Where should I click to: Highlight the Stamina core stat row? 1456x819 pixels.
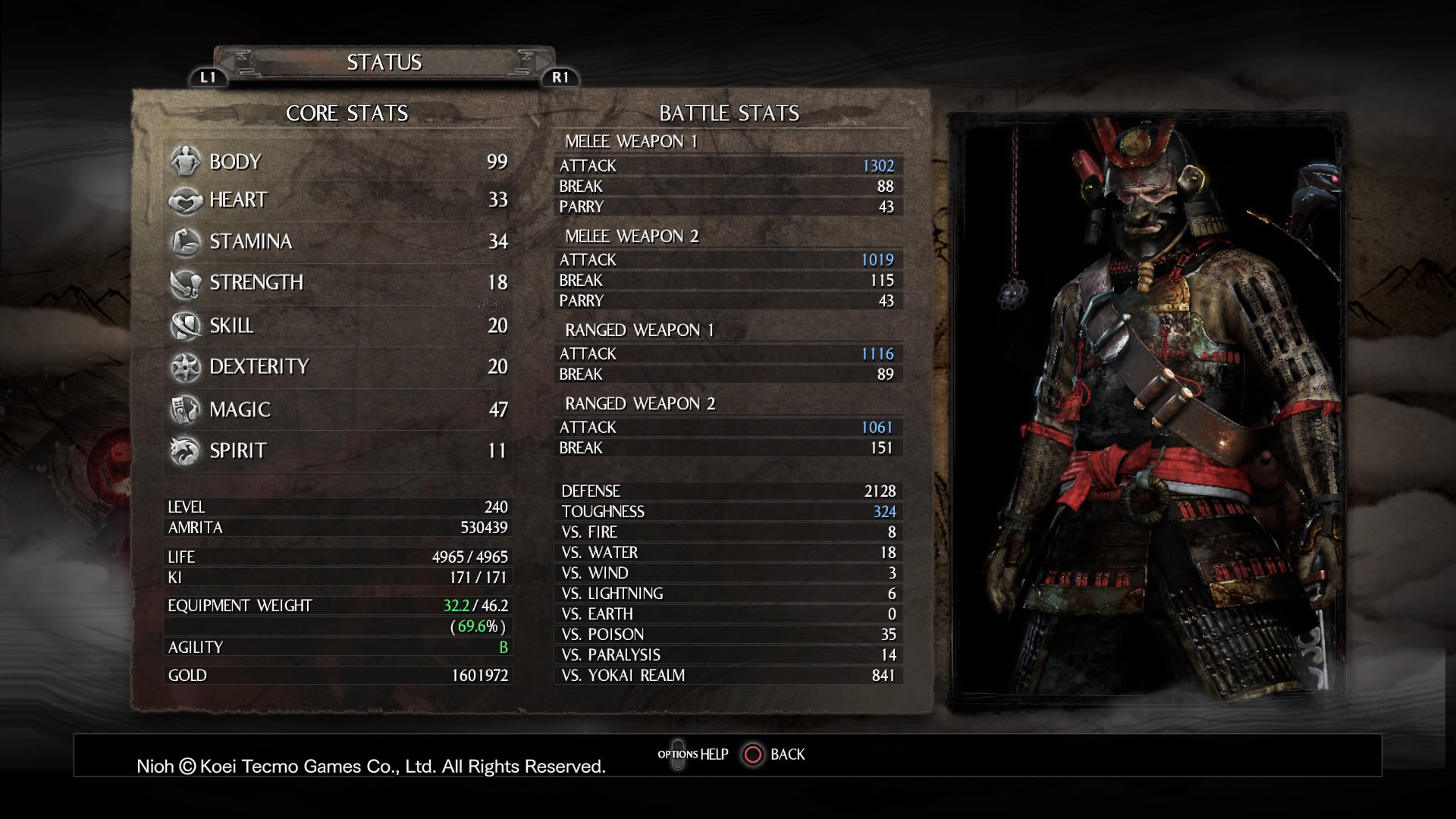tap(338, 241)
